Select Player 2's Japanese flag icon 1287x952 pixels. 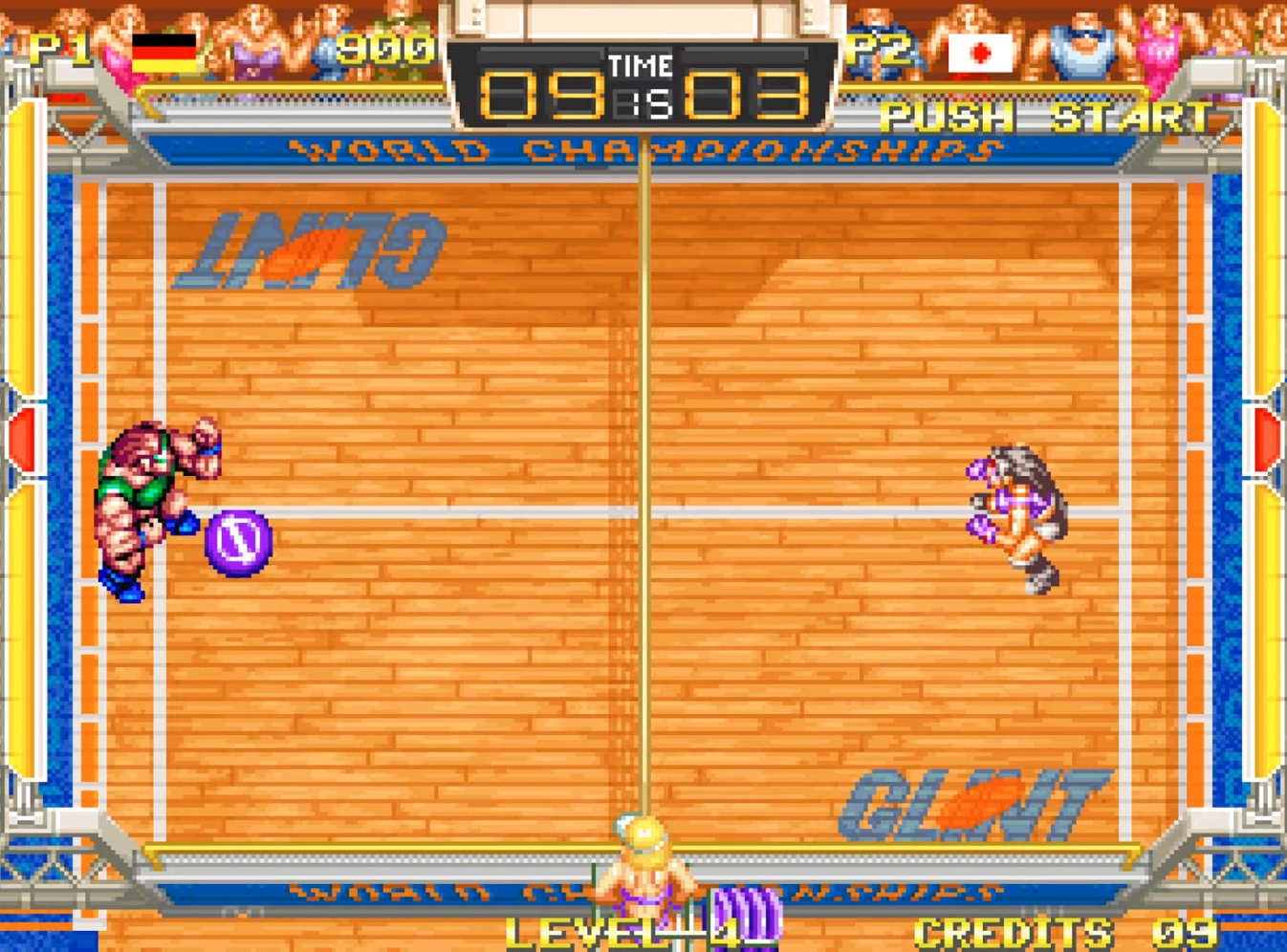(980, 54)
